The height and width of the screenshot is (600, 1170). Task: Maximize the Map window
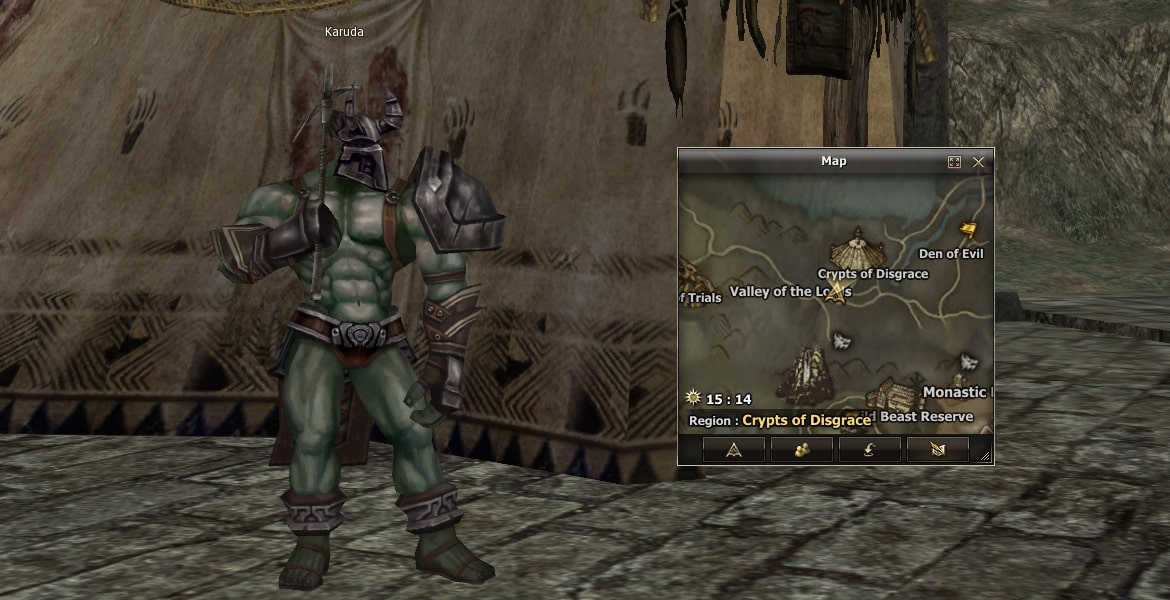point(954,161)
